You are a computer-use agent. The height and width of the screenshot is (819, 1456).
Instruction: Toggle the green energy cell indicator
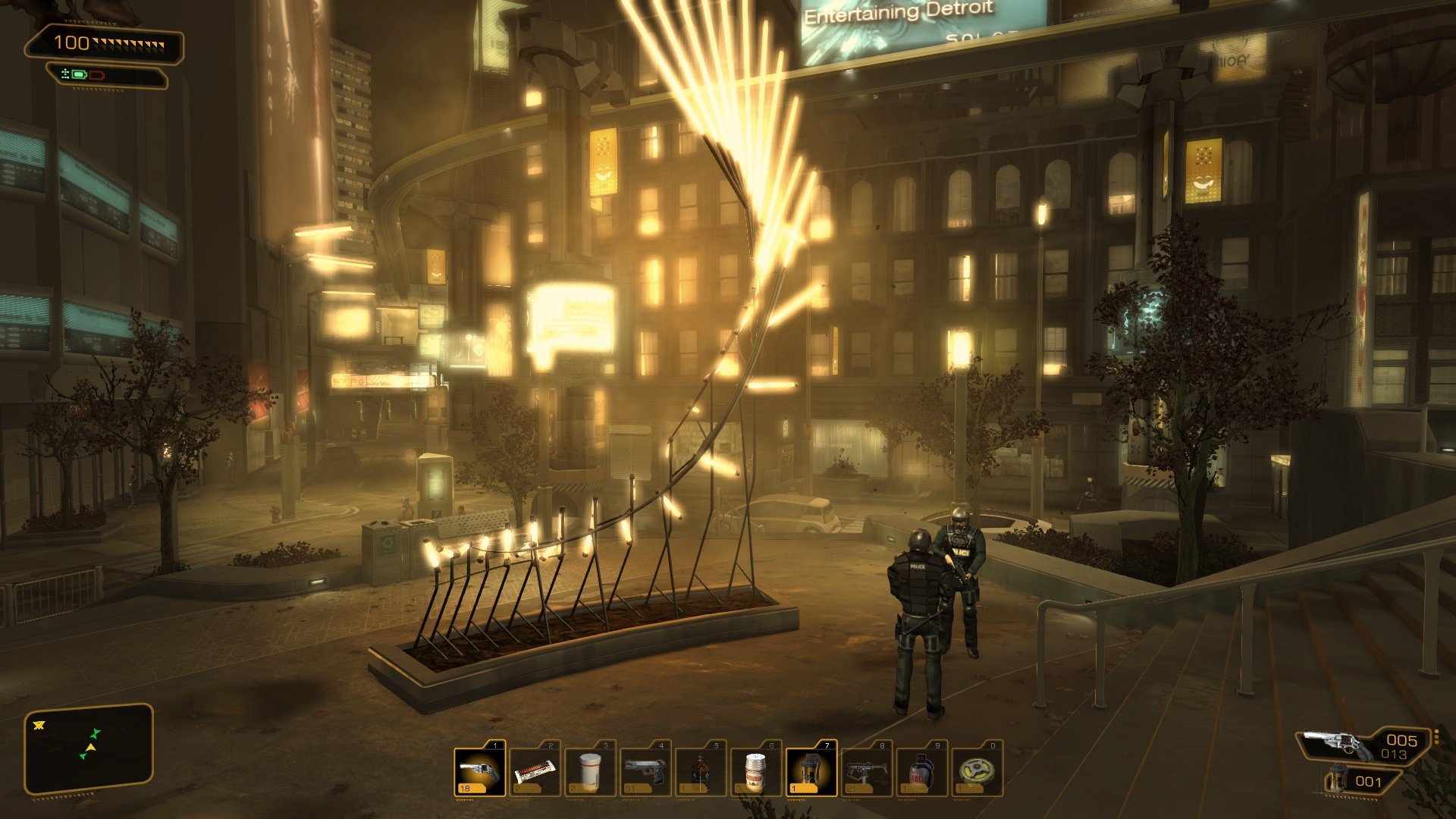[79, 75]
